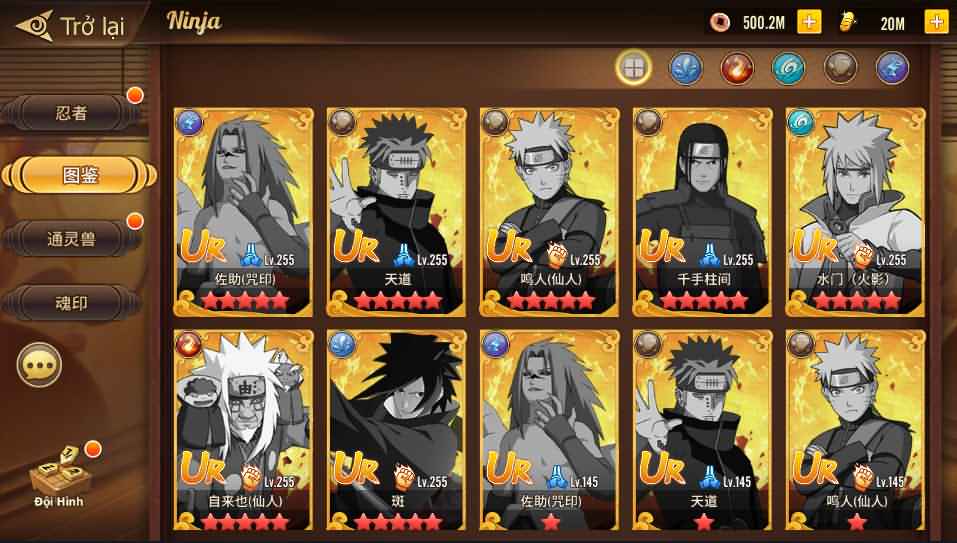Viewport: 957px width, 543px height.
Task: Add more gold ingots with plus button
Action: tap(936, 23)
